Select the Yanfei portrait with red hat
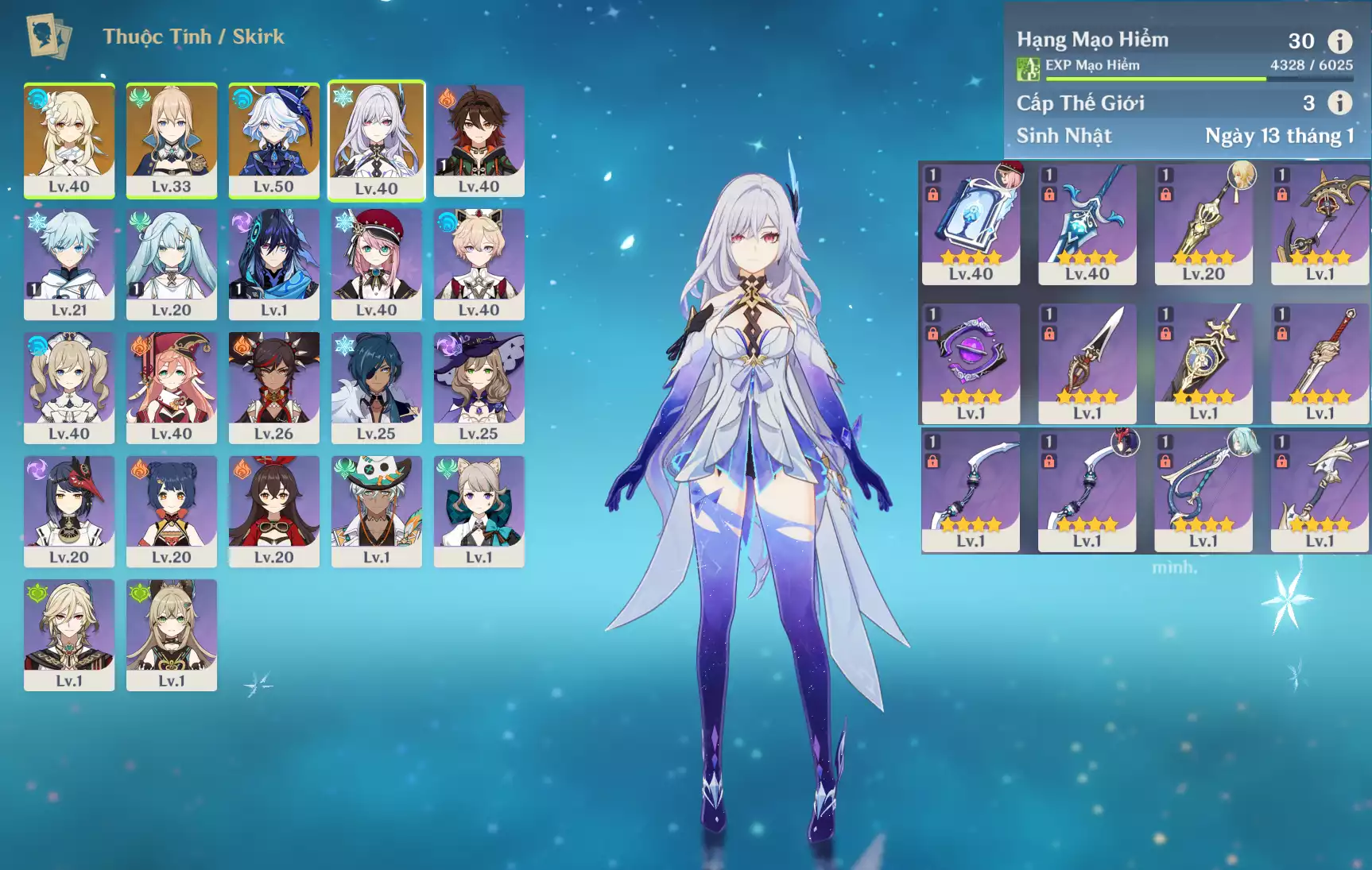Image resolution: width=1372 pixels, height=870 pixels. [x=172, y=387]
